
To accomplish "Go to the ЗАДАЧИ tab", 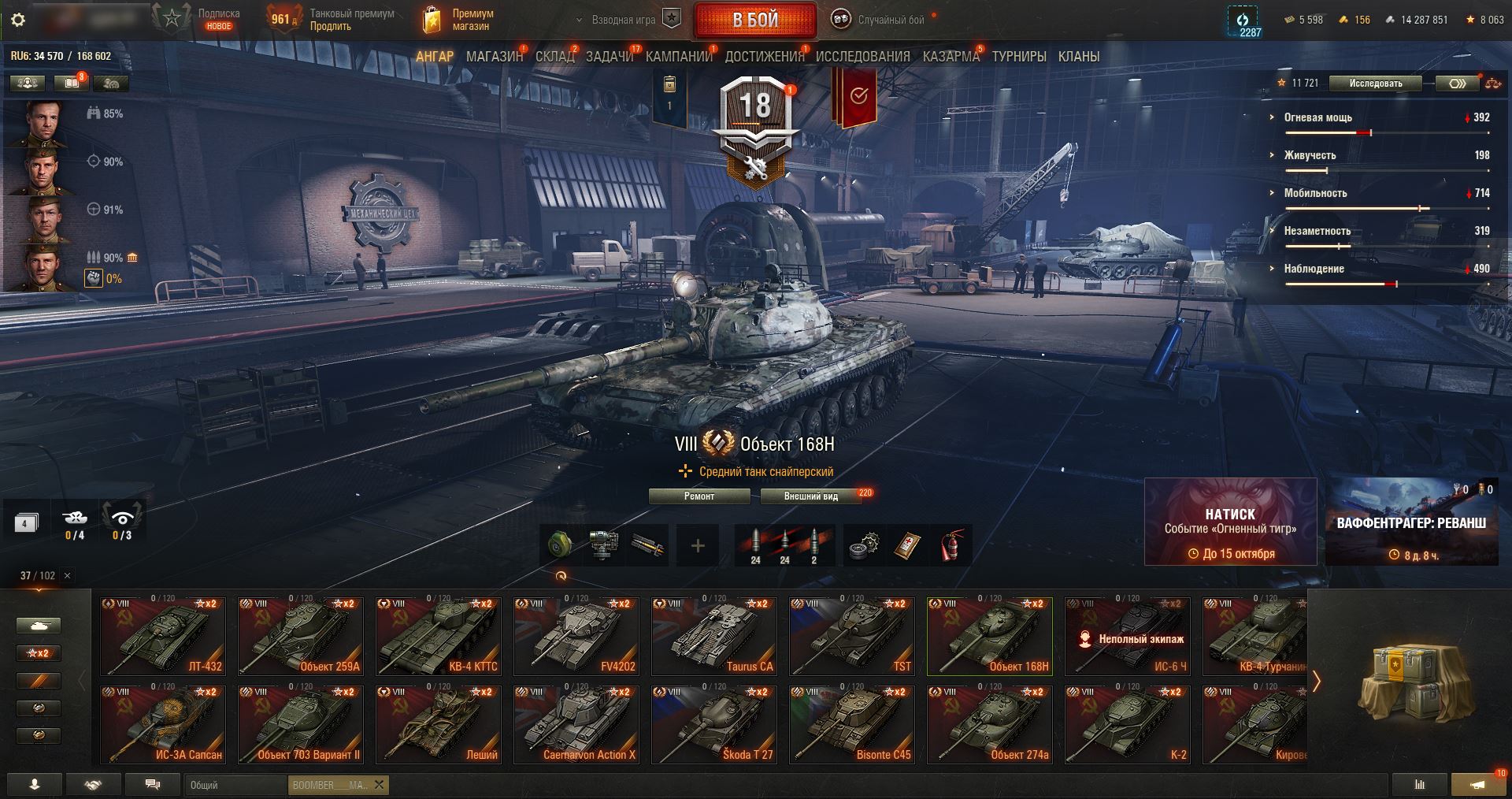I will point(609,57).
